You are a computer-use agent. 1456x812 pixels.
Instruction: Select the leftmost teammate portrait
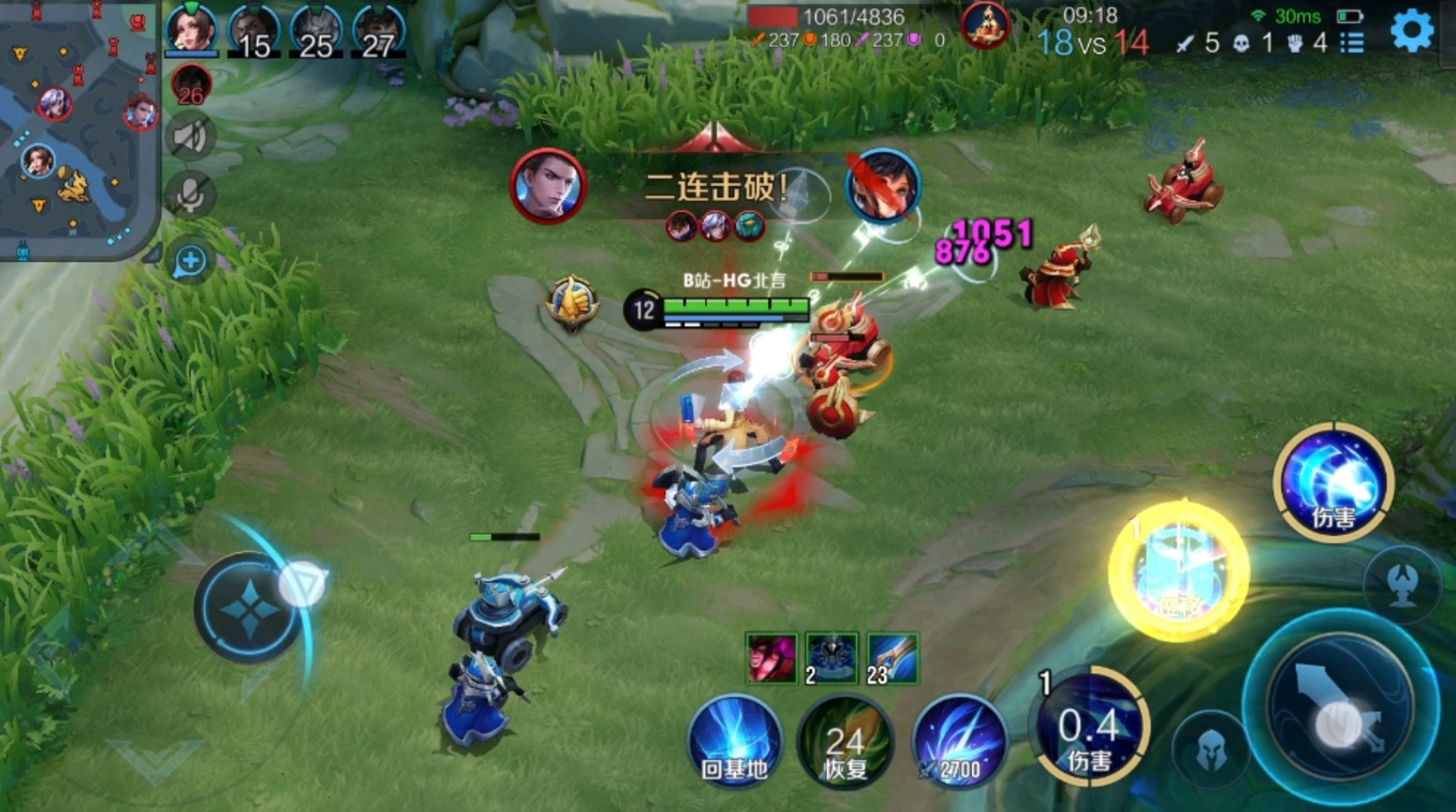tap(191, 30)
